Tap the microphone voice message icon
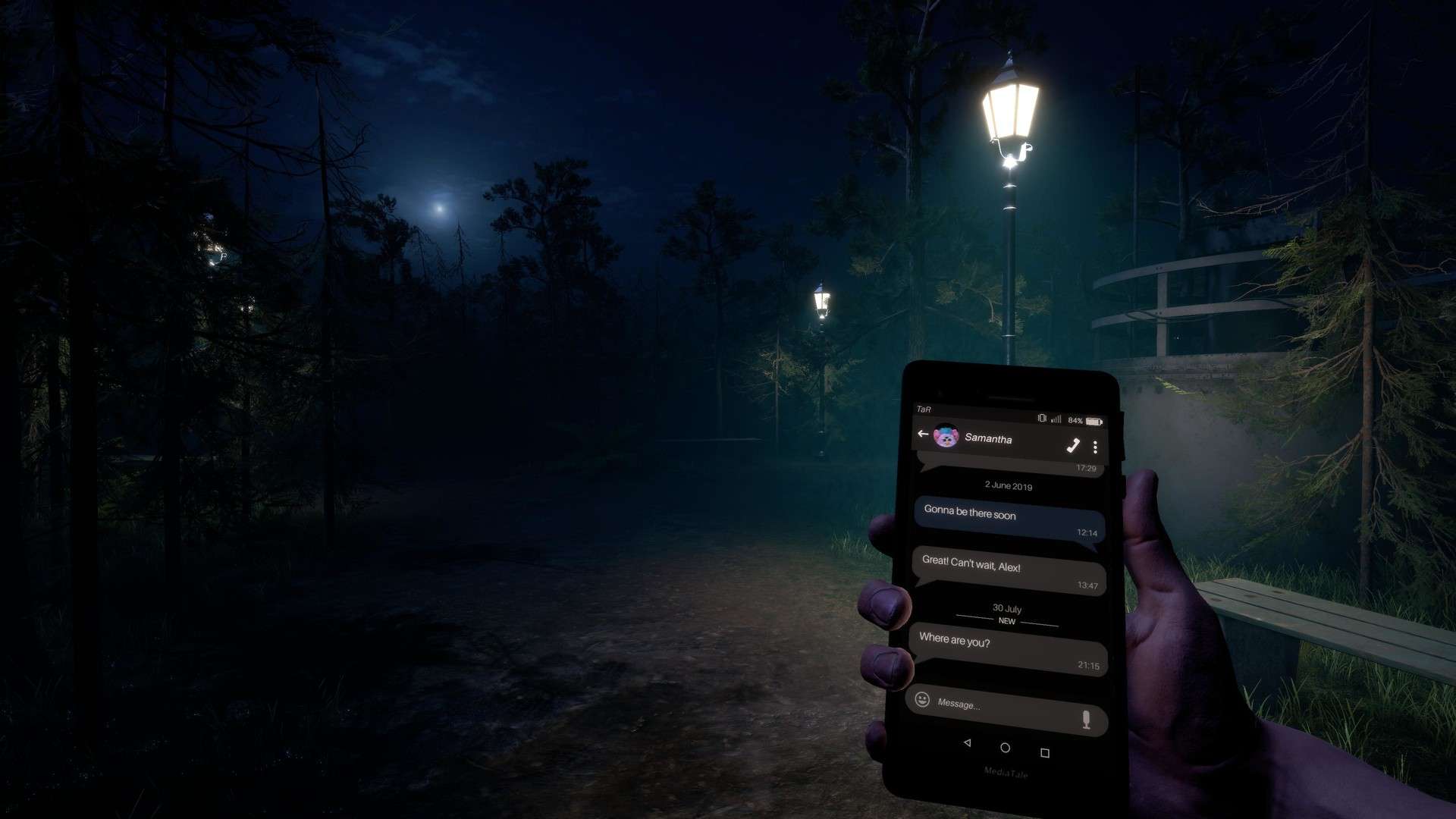Image resolution: width=1456 pixels, height=819 pixels. [1086, 719]
